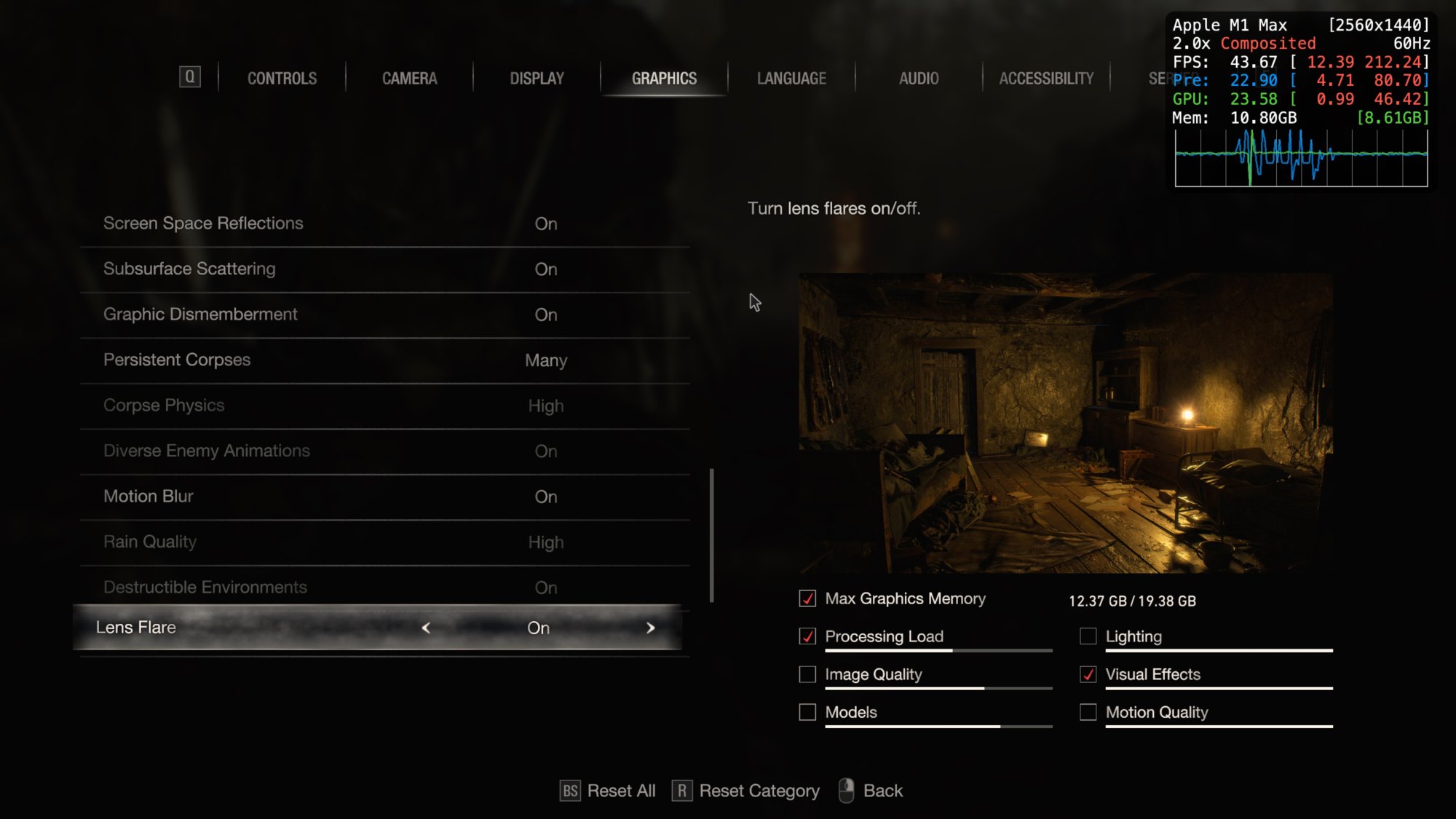The image size is (1456, 819).
Task: Open the Audio settings tab
Action: [919, 78]
